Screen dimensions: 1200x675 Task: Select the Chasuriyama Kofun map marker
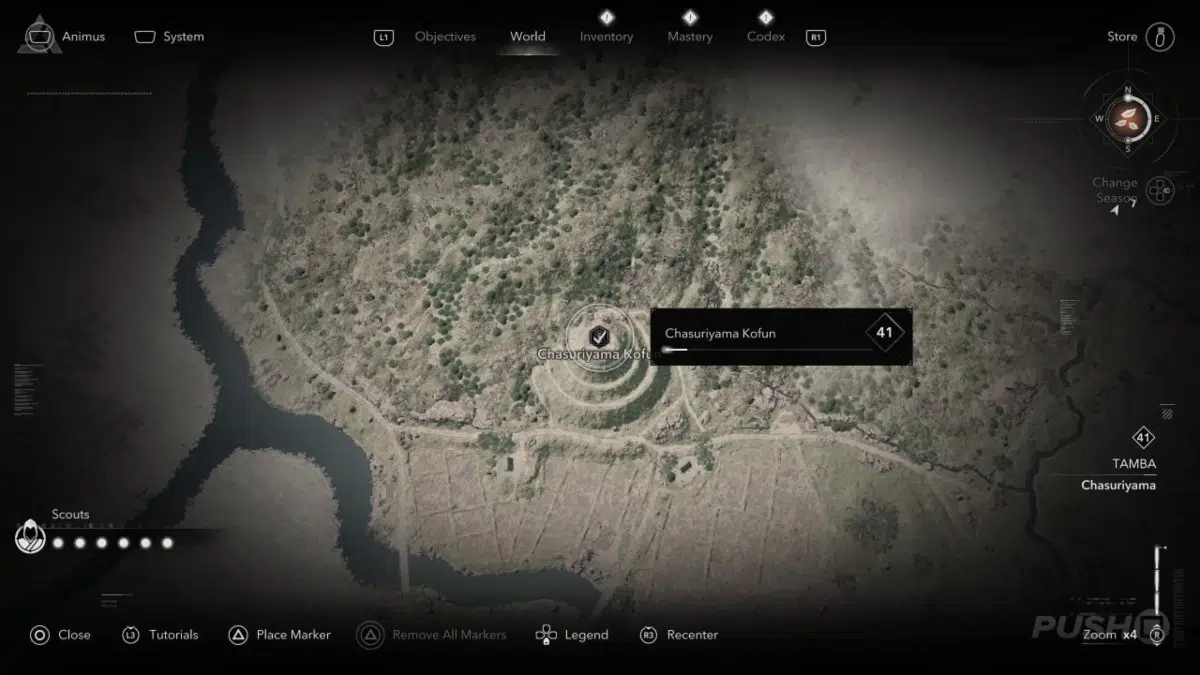click(x=598, y=336)
